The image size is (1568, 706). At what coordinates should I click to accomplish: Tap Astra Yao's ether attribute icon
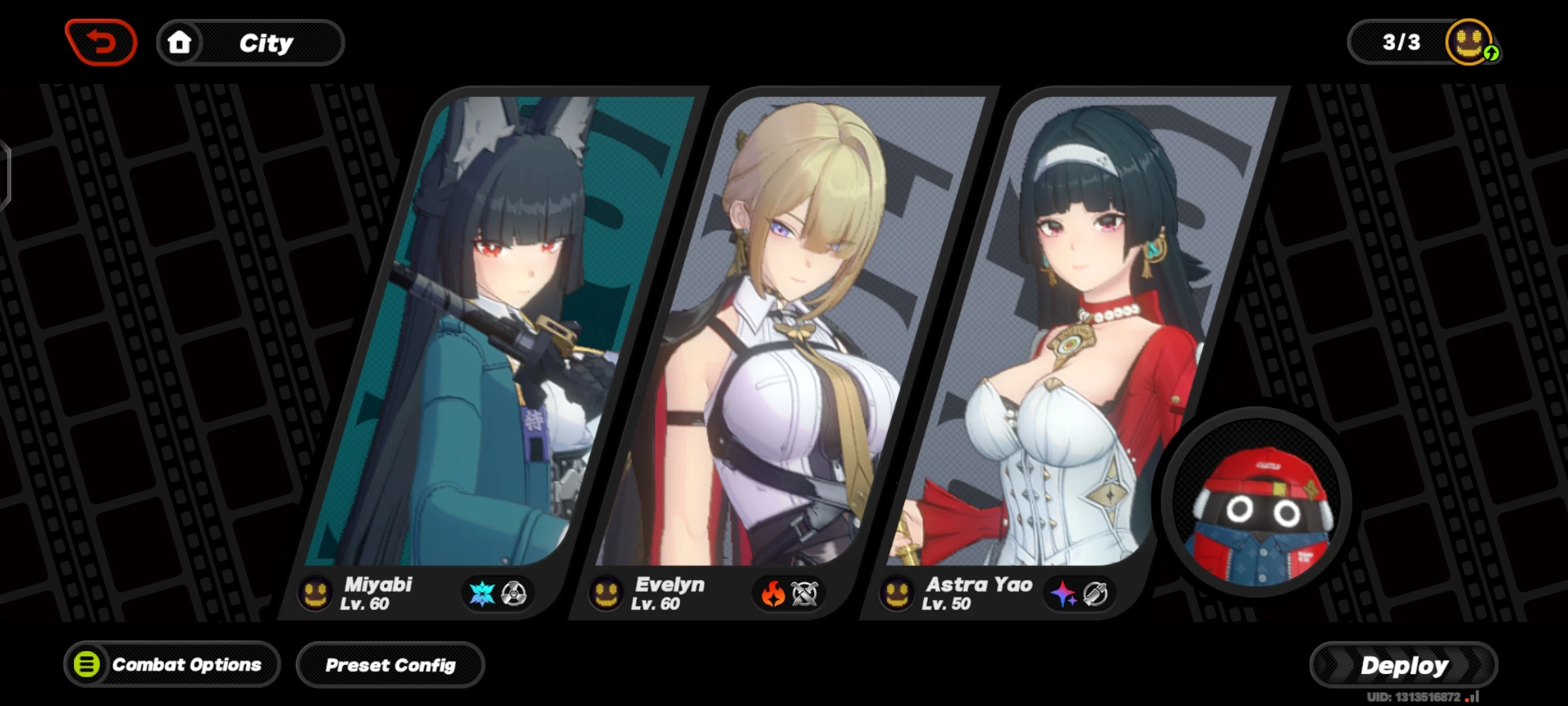(1064, 594)
